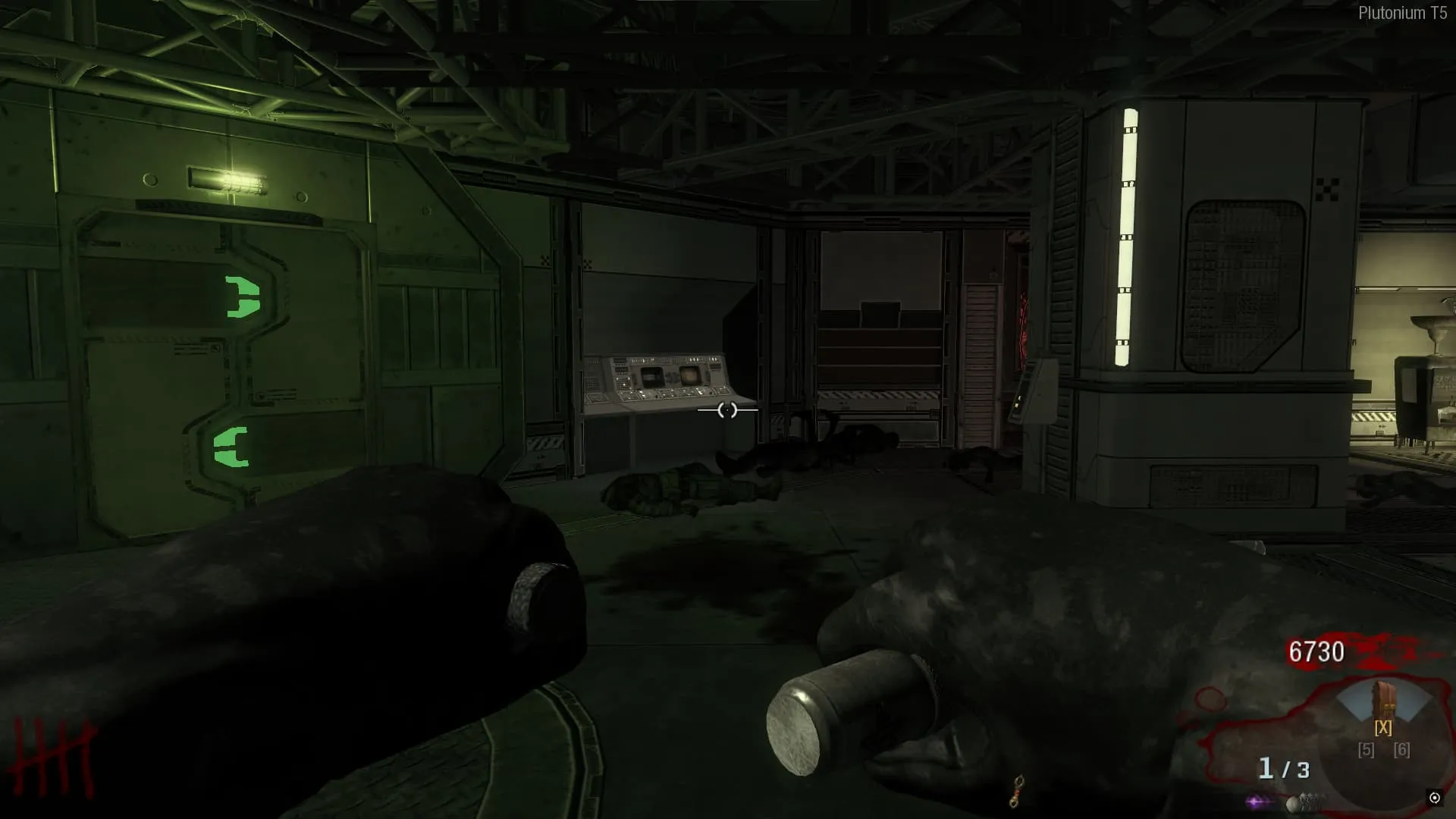The width and height of the screenshot is (1456, 819).
Task: Click the small gold chain item icon
Action: (x=1018, y=791)
